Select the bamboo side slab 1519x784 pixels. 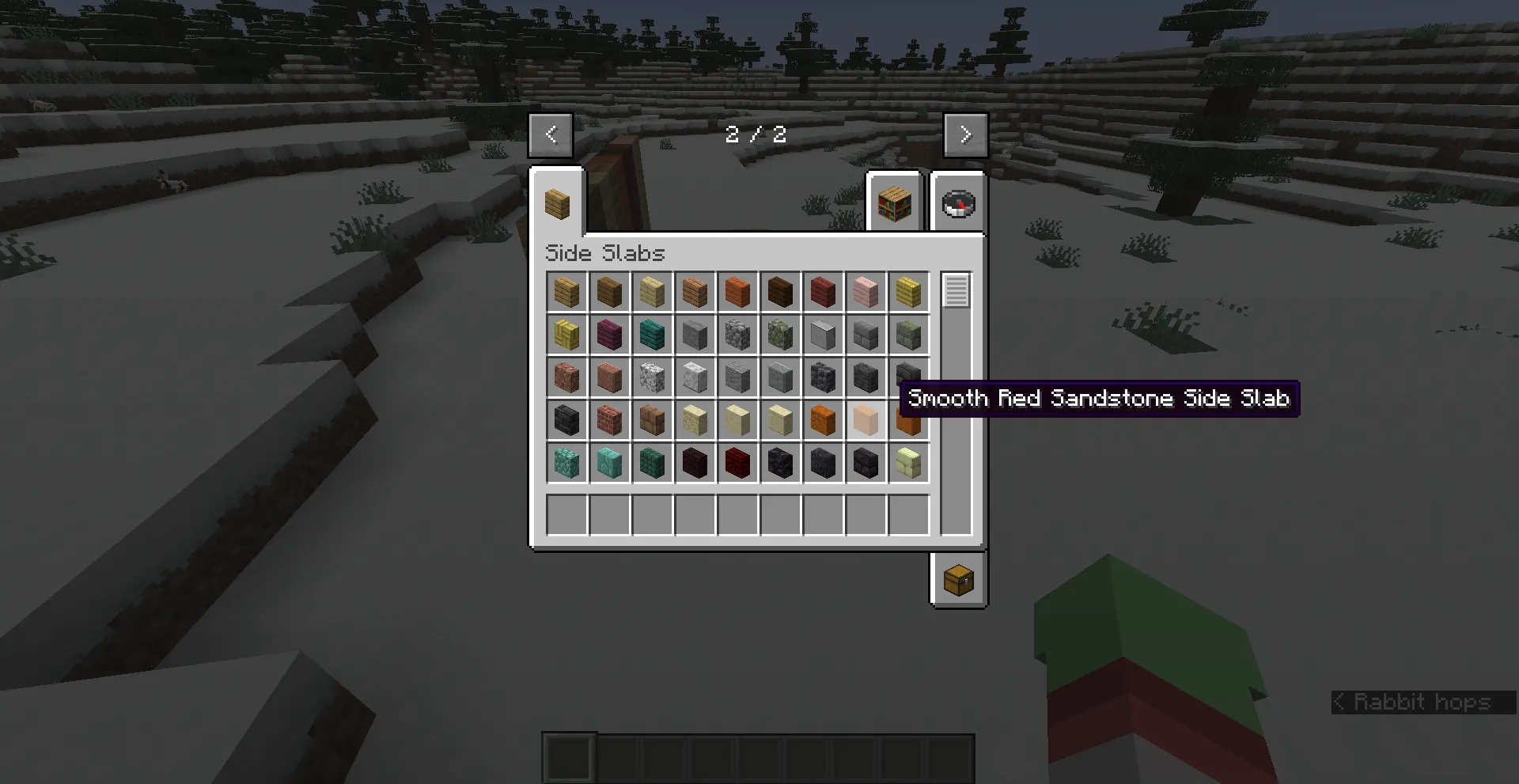(908, 292)
